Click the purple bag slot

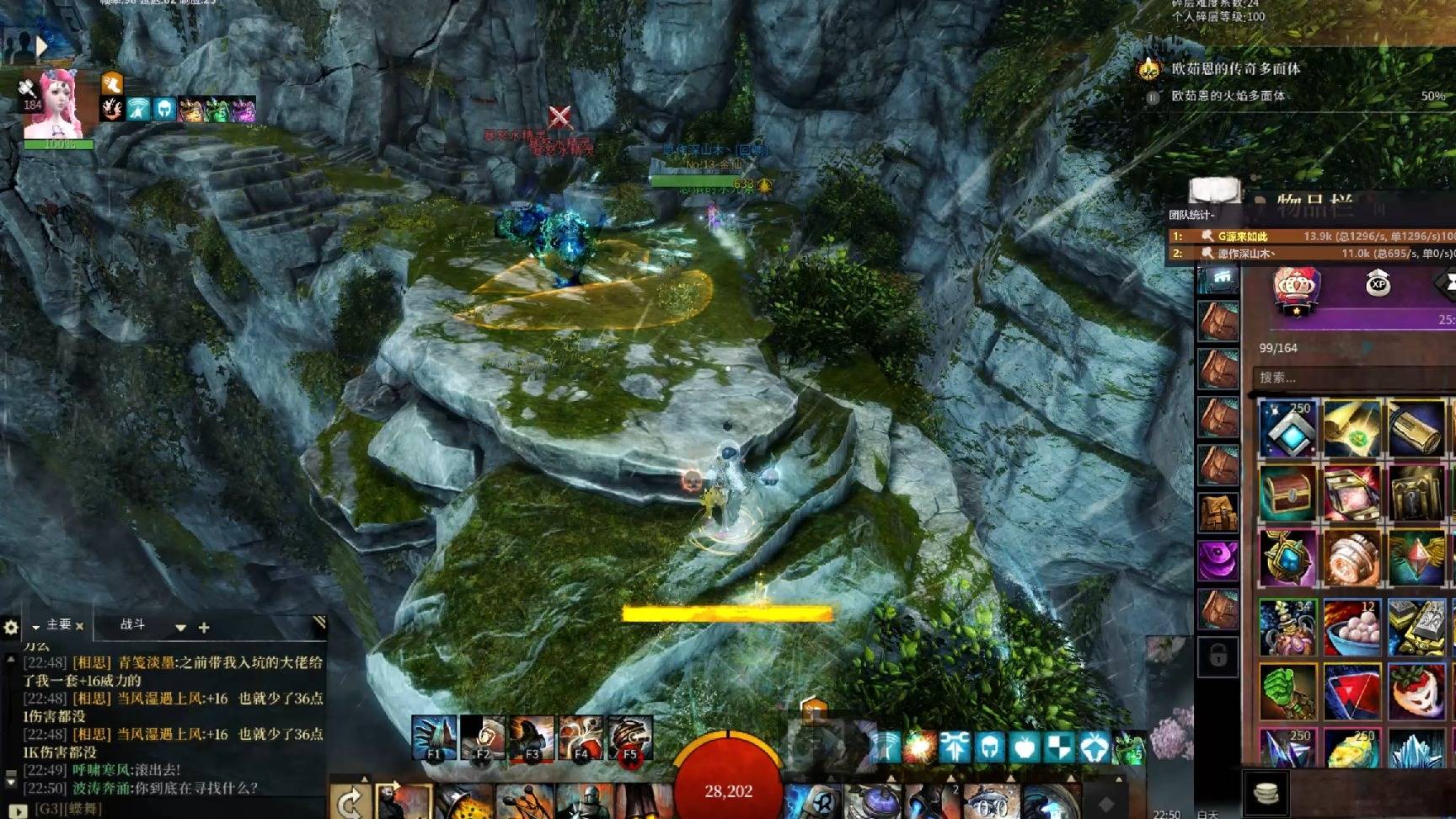[x=1218, y=559]
